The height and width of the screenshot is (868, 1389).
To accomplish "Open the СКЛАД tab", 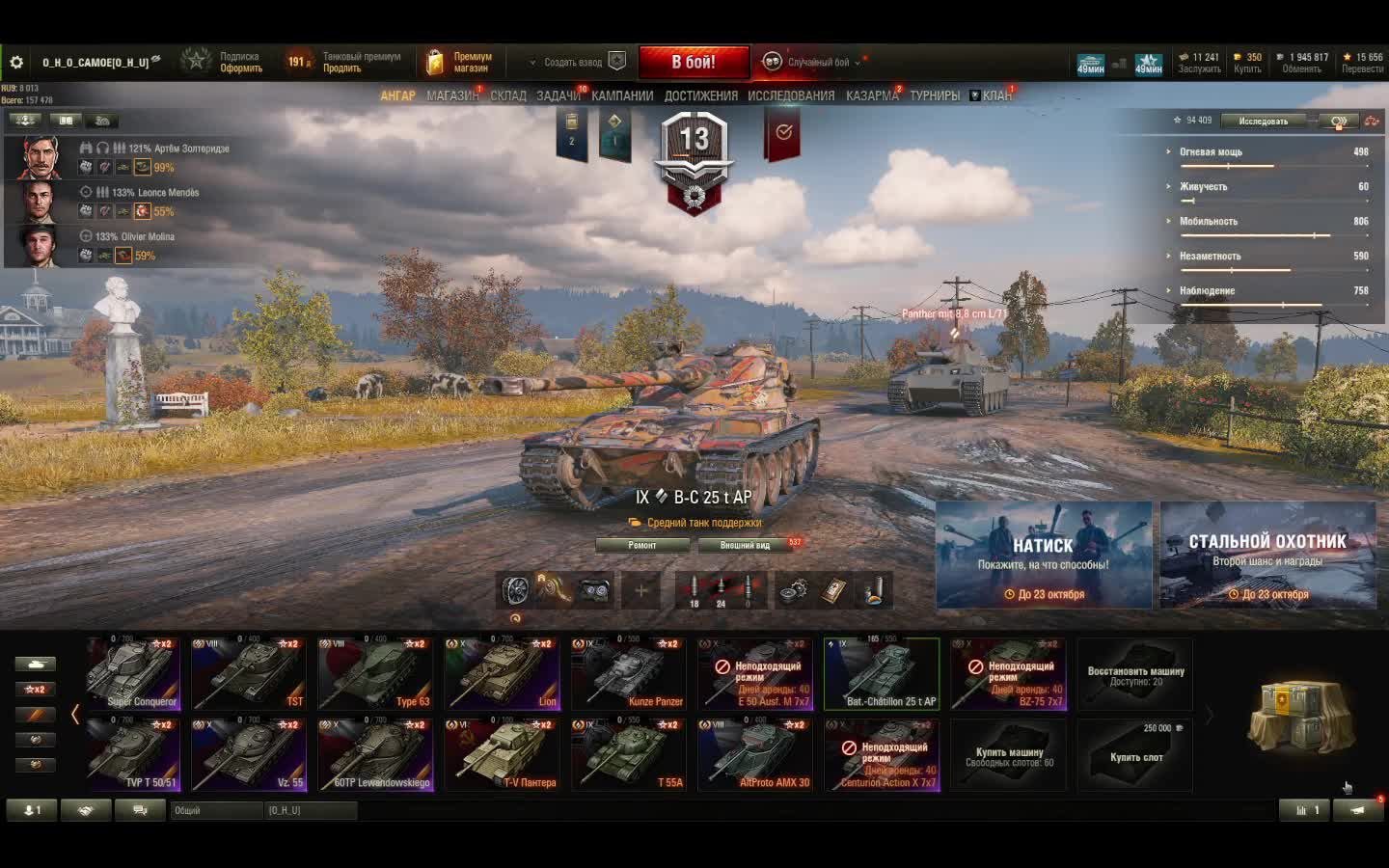I will [x=508, y=95].
